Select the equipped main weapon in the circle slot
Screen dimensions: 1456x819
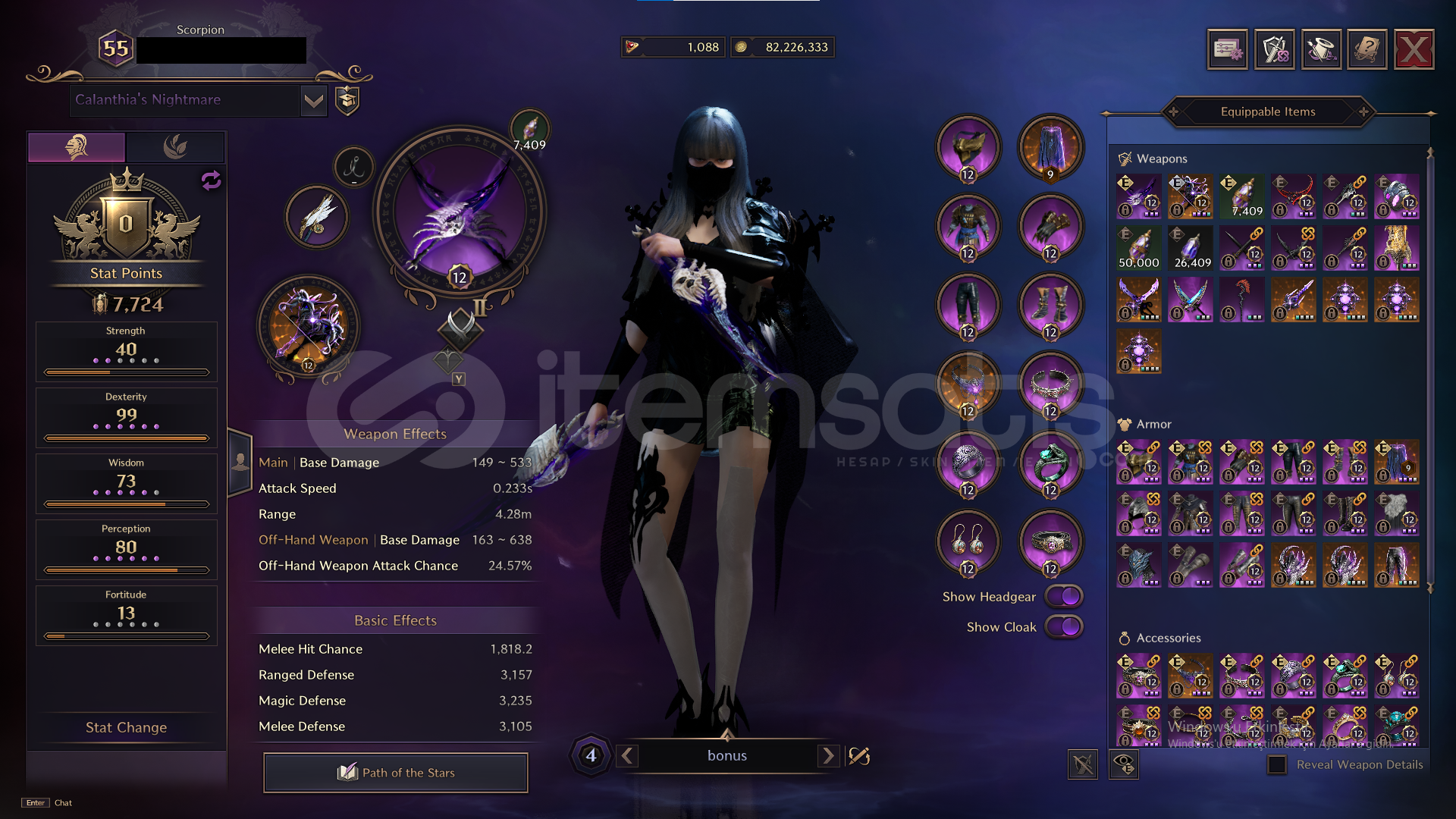[x=456, y=215]
